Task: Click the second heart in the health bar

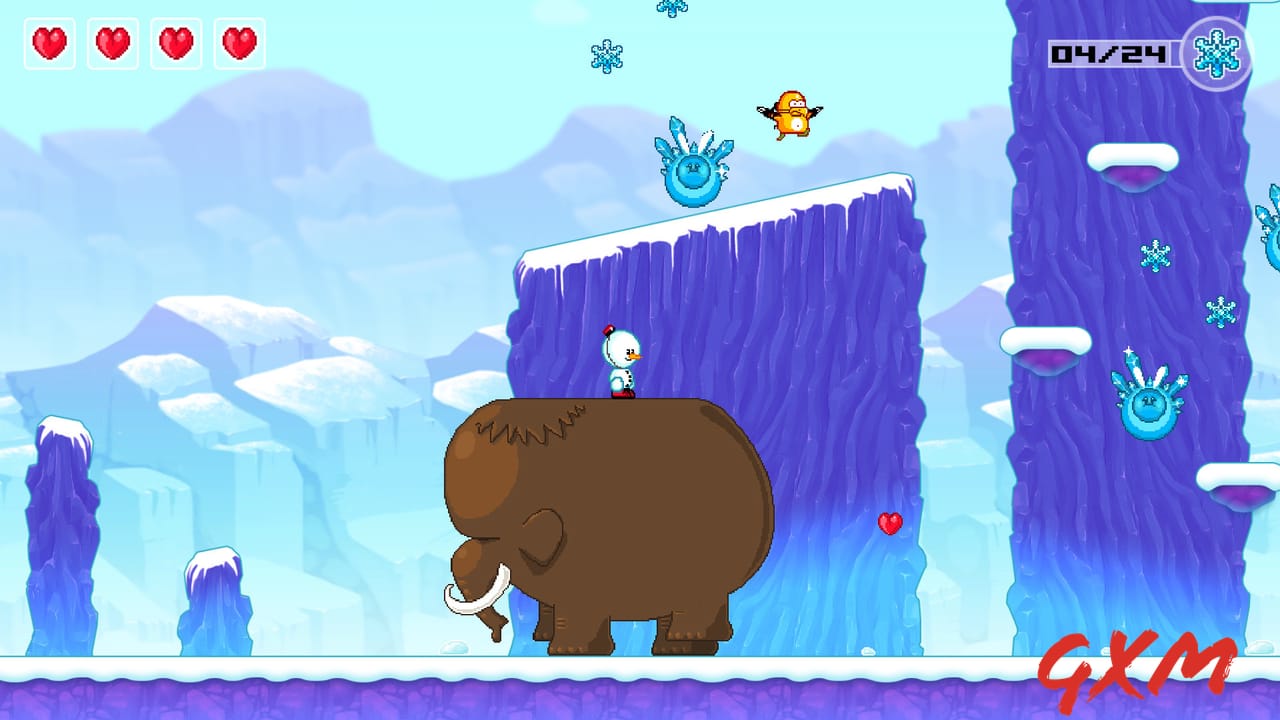Action: coord(112,44)
